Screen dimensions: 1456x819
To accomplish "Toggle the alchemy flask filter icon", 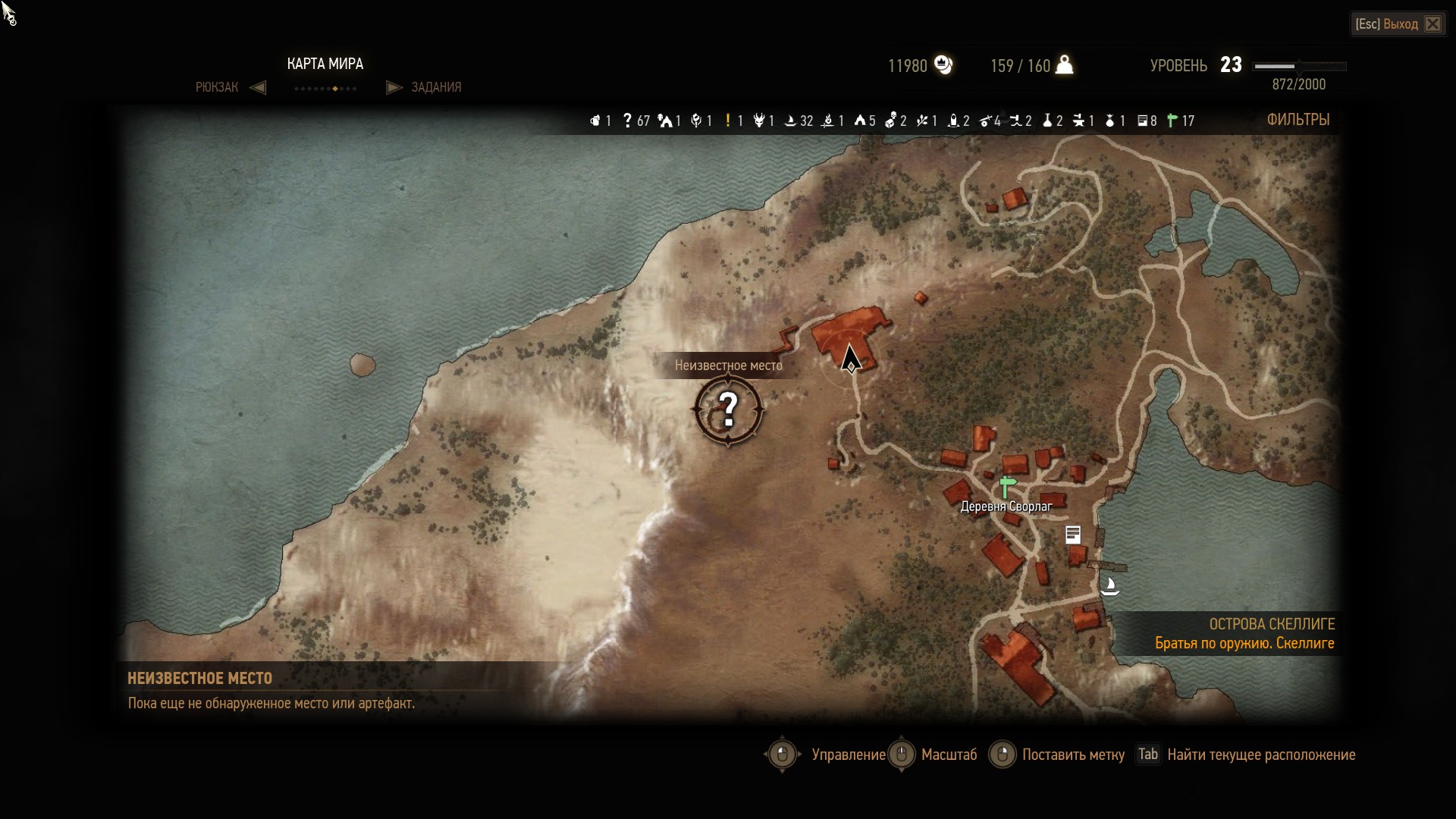I will tap(1048, 121).
